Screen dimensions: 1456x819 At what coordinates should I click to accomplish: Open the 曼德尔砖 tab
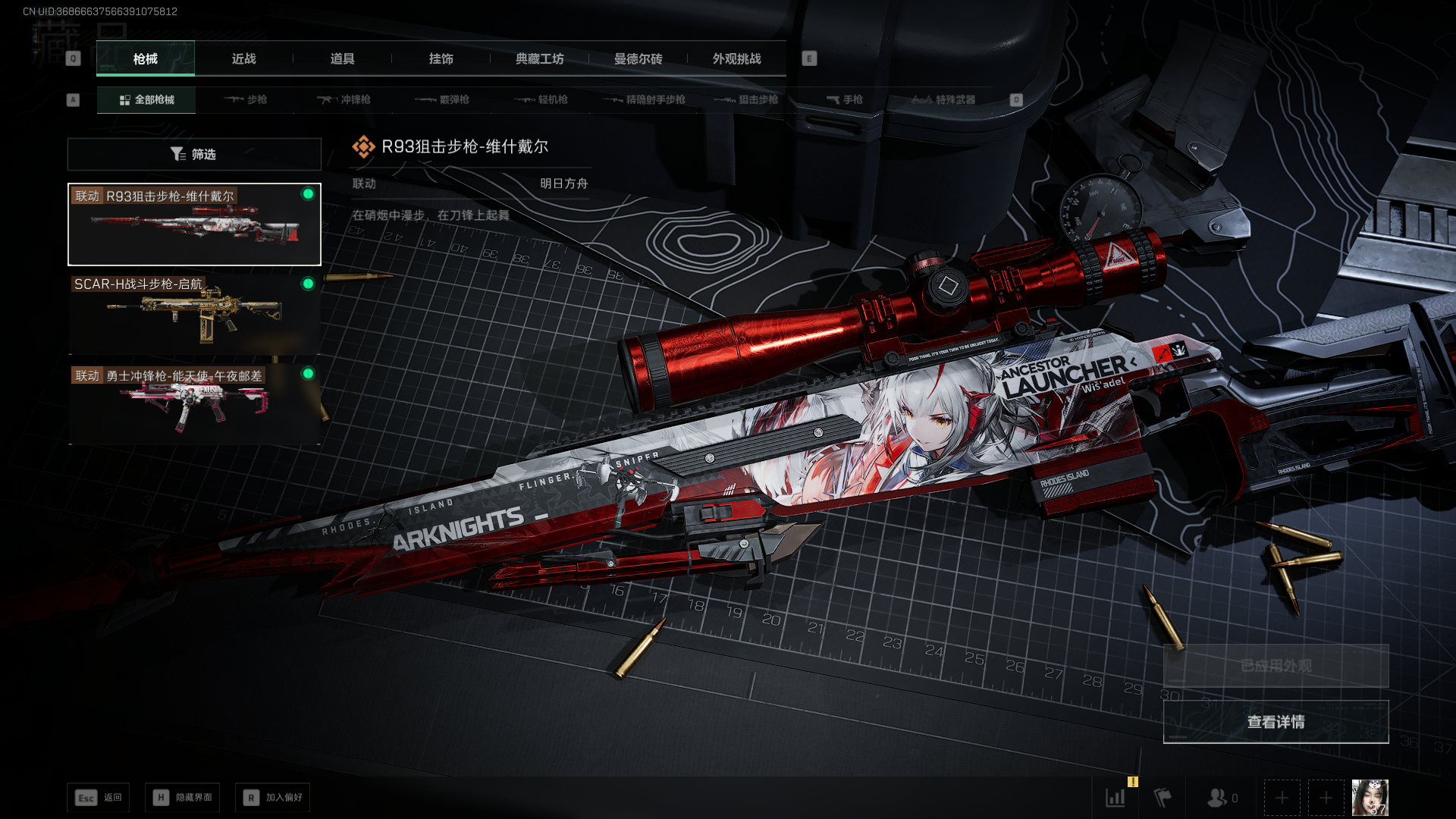click(638, 58)
